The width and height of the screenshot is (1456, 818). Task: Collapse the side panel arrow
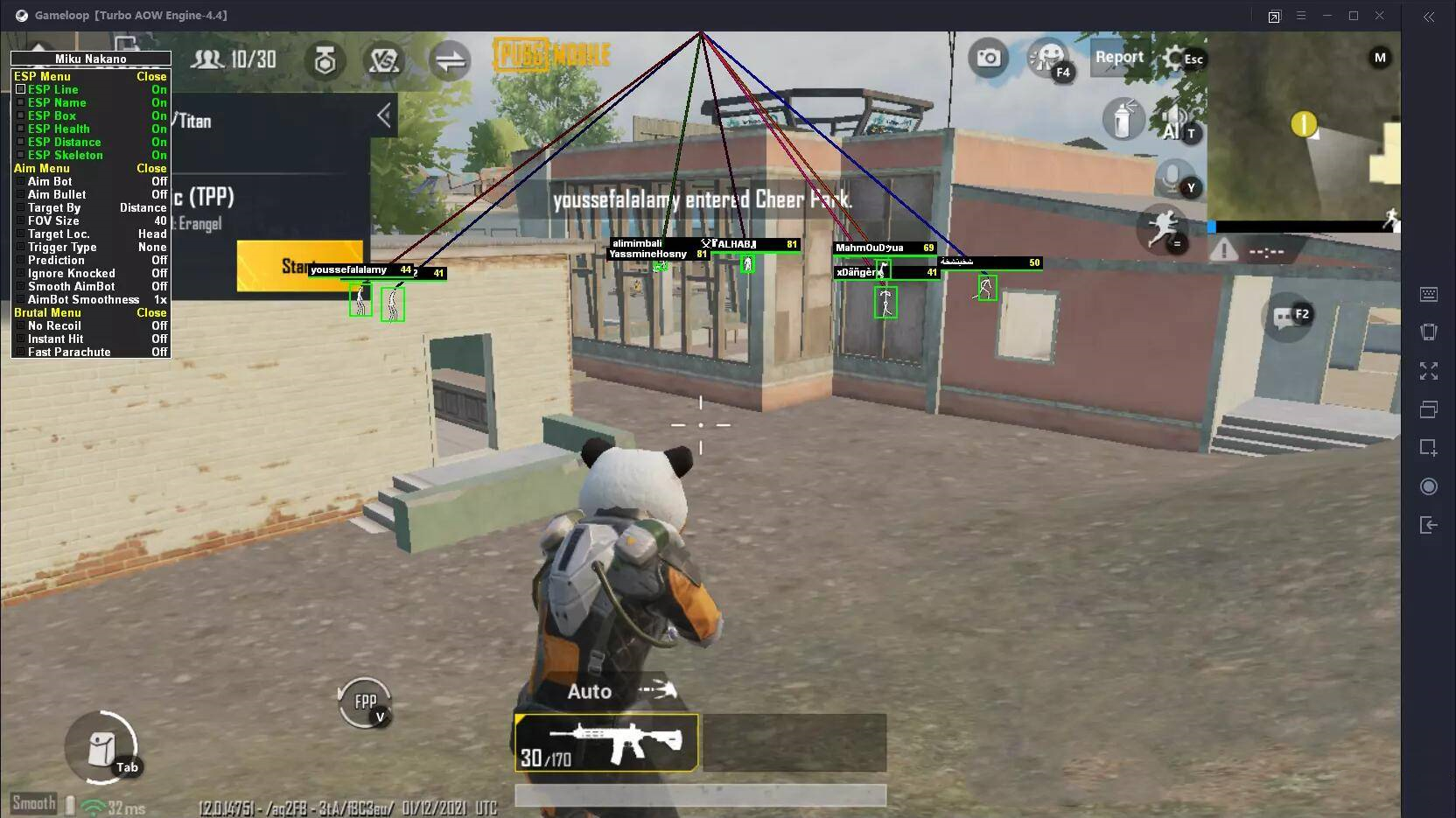pos(383,115)
